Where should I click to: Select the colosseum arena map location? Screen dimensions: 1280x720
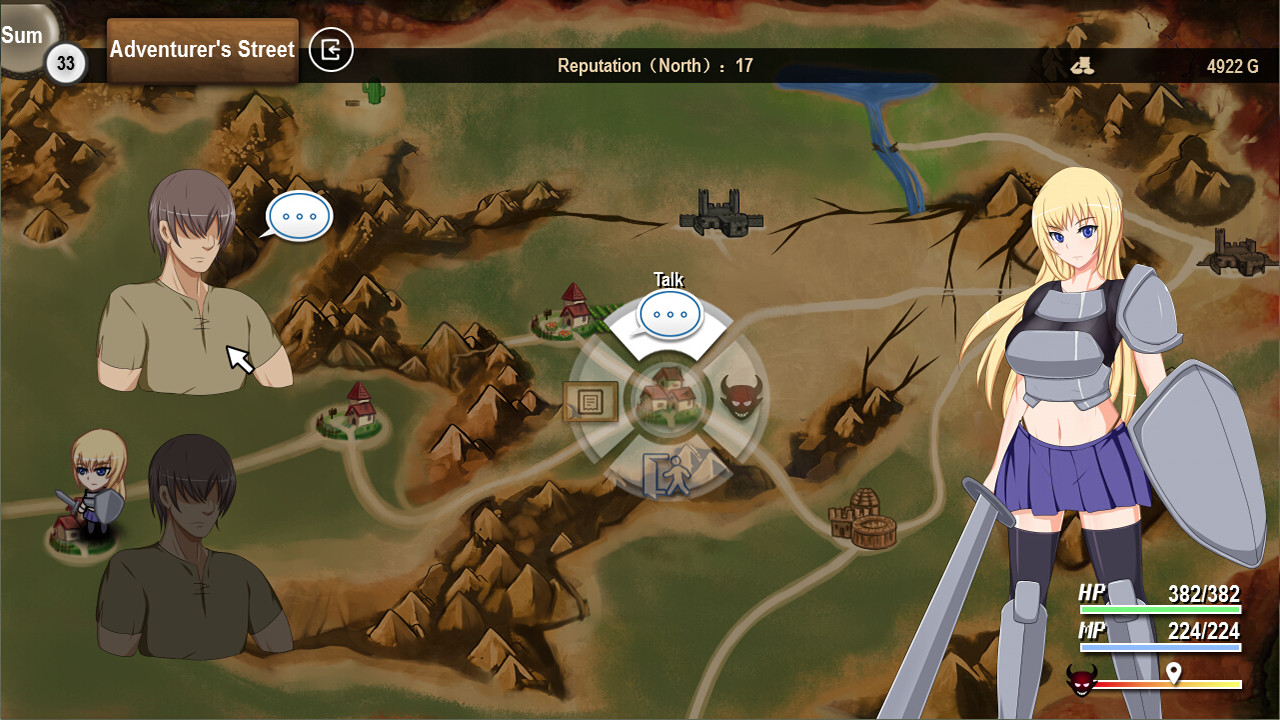[x=862, y=520]
